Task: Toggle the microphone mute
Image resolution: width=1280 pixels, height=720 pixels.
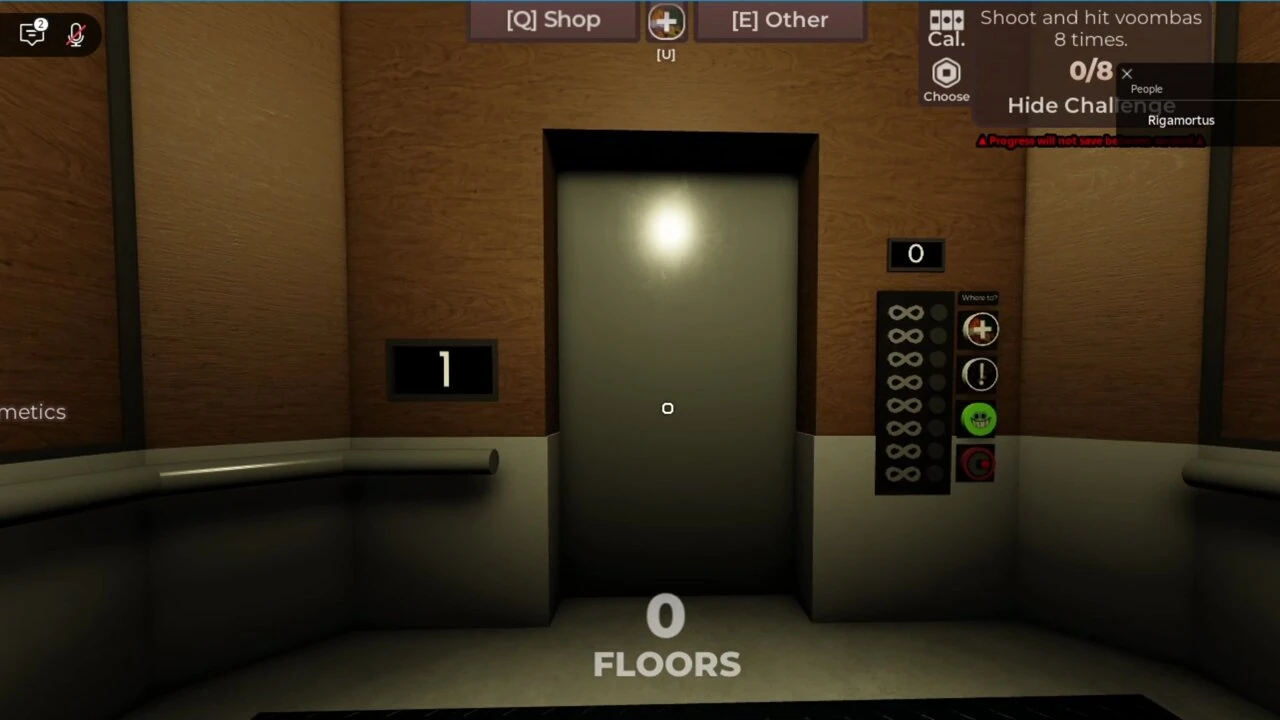Action: pos(76,34)
